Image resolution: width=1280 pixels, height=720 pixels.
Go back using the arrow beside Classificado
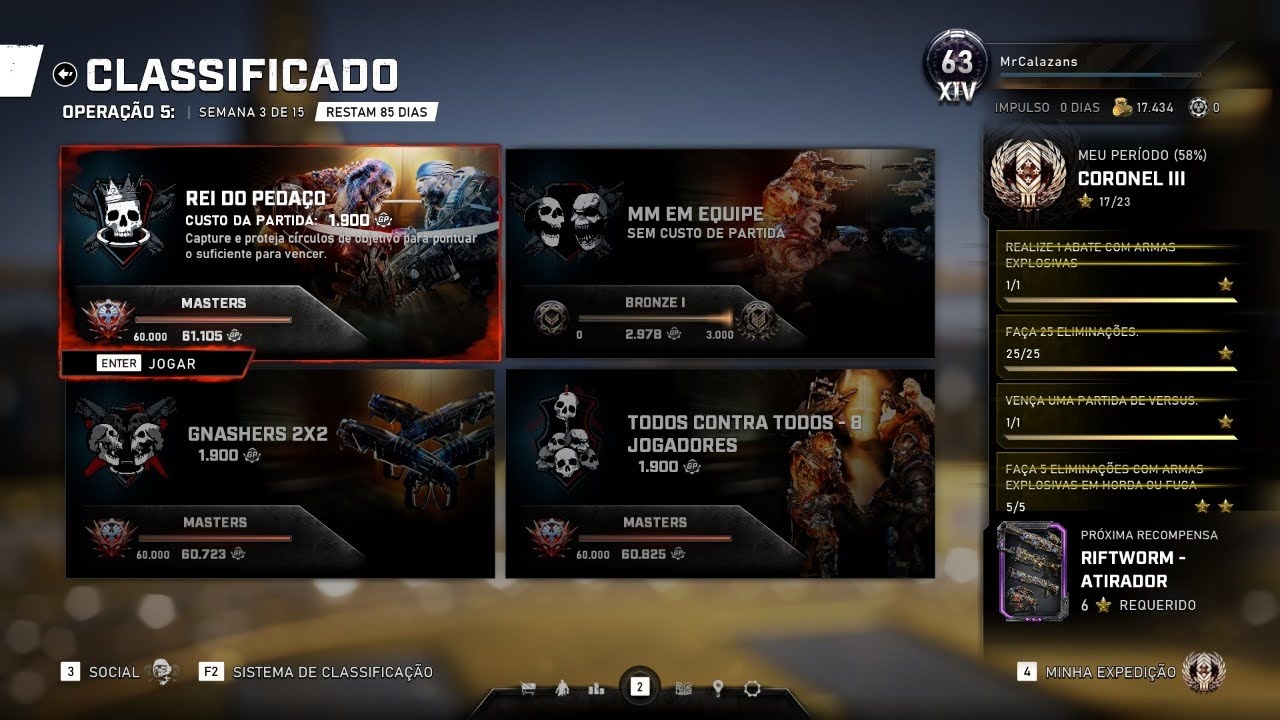coord(66,74)
